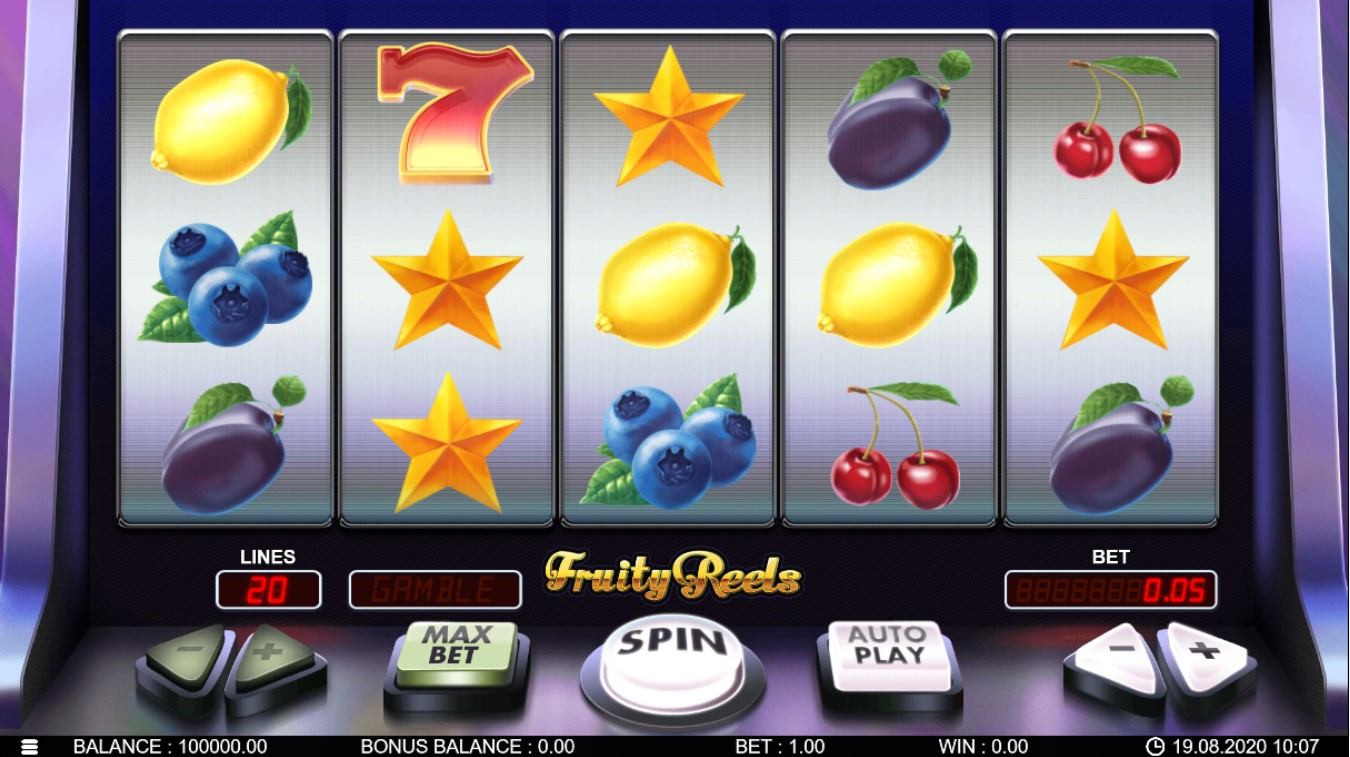Lower the bet with the minus button
1350x757 pixels.
(x=1117, y=654)
